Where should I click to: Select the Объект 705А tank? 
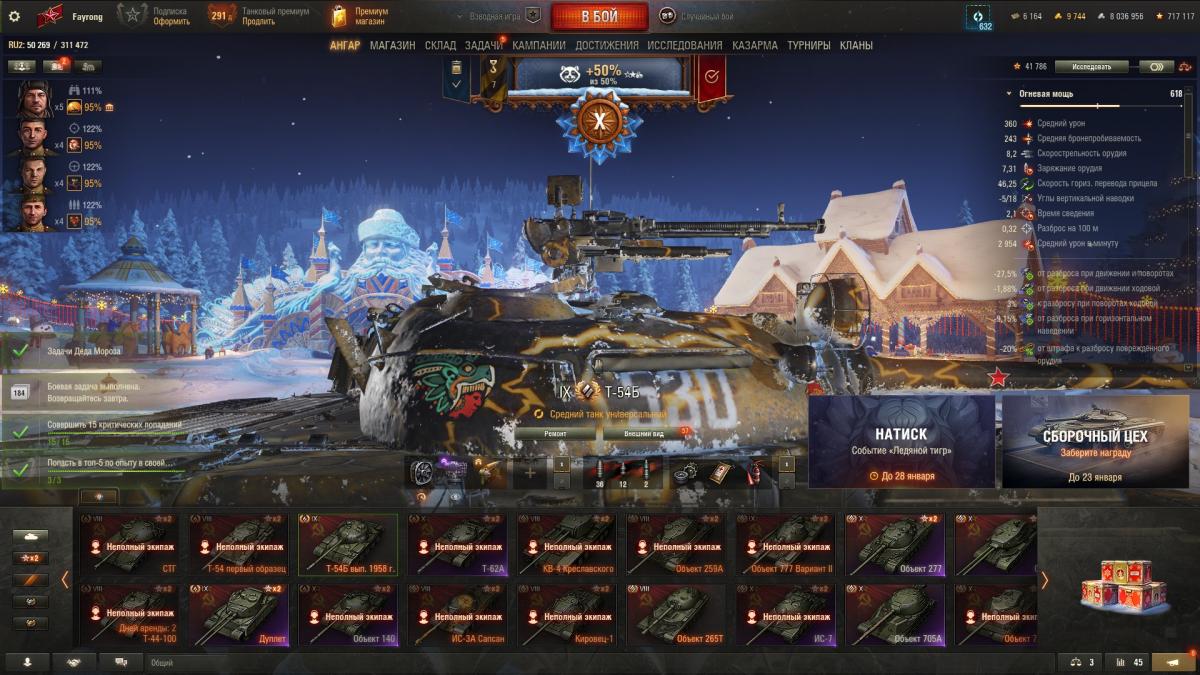point(895,615)
